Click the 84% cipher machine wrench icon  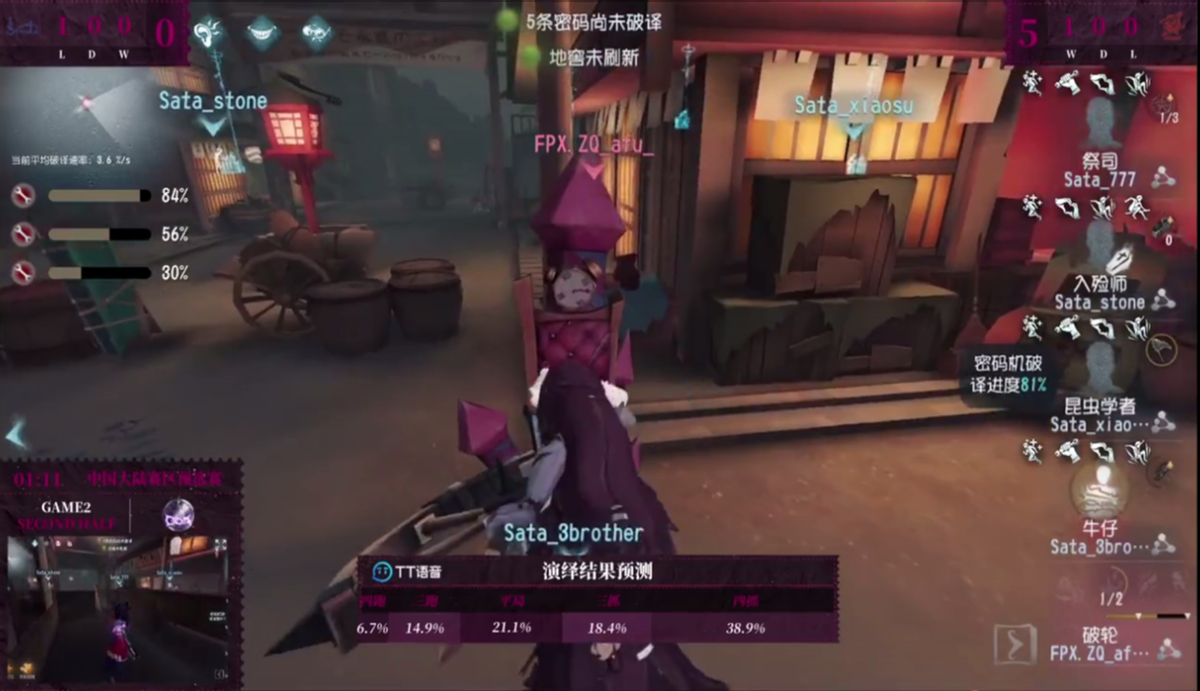pos(23,196)
